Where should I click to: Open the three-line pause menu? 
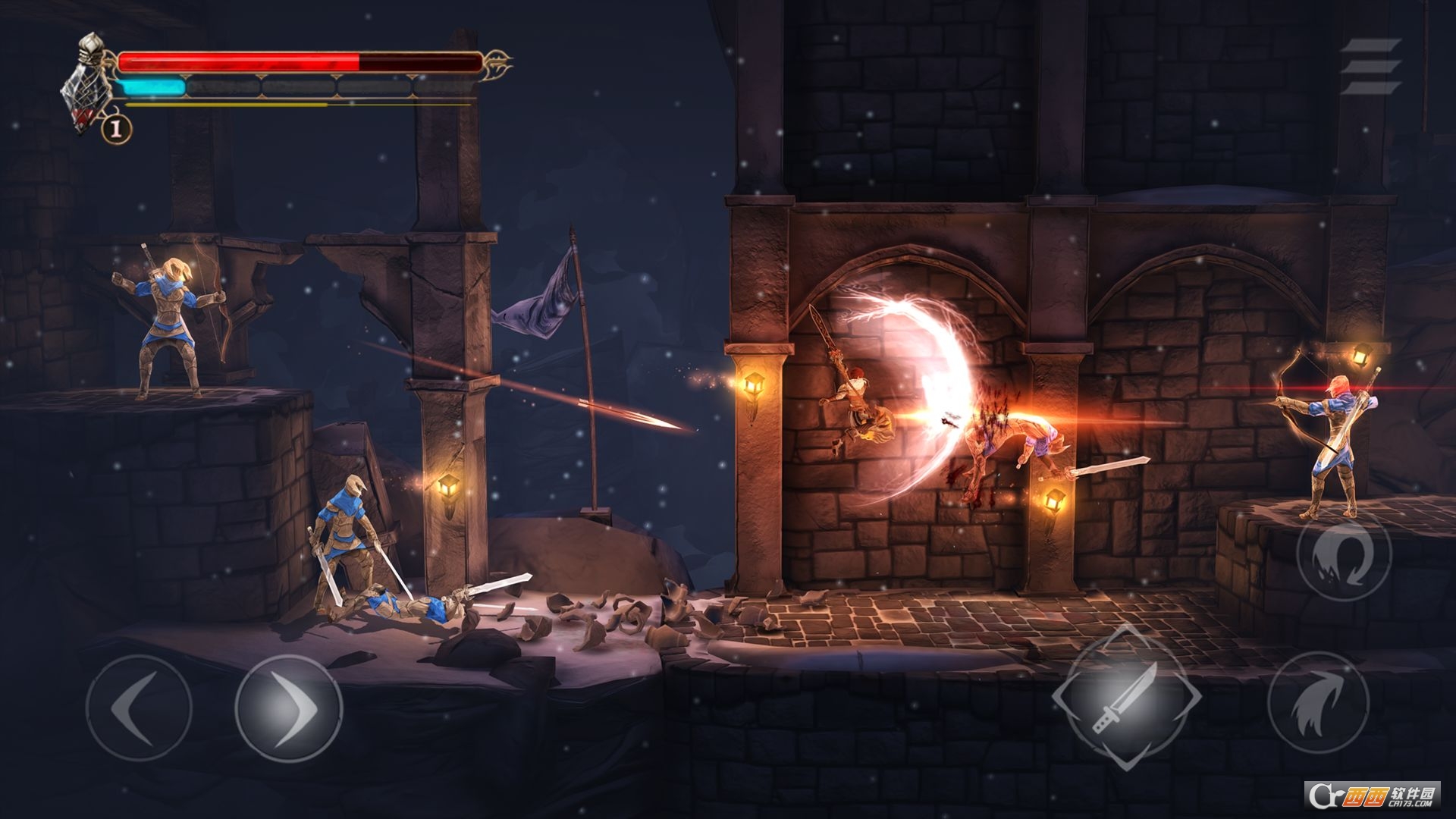[1370, 66]
